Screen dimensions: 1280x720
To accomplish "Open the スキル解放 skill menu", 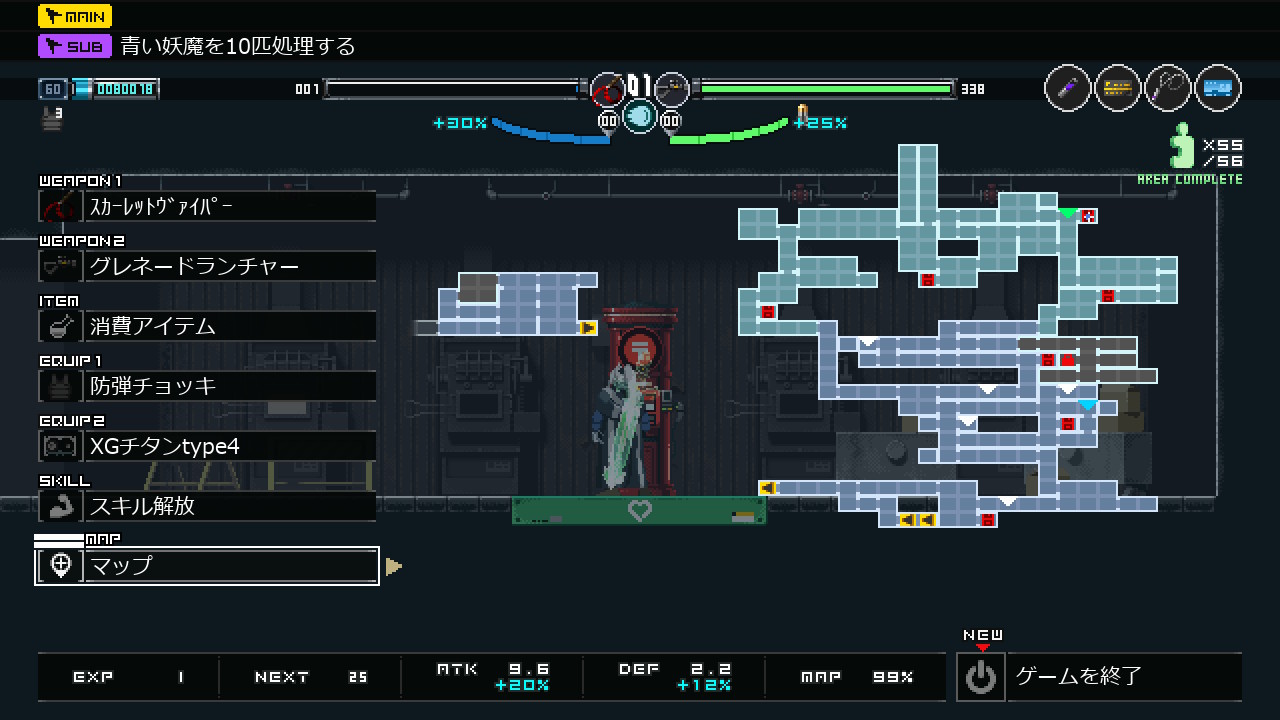I will [207, 506].
